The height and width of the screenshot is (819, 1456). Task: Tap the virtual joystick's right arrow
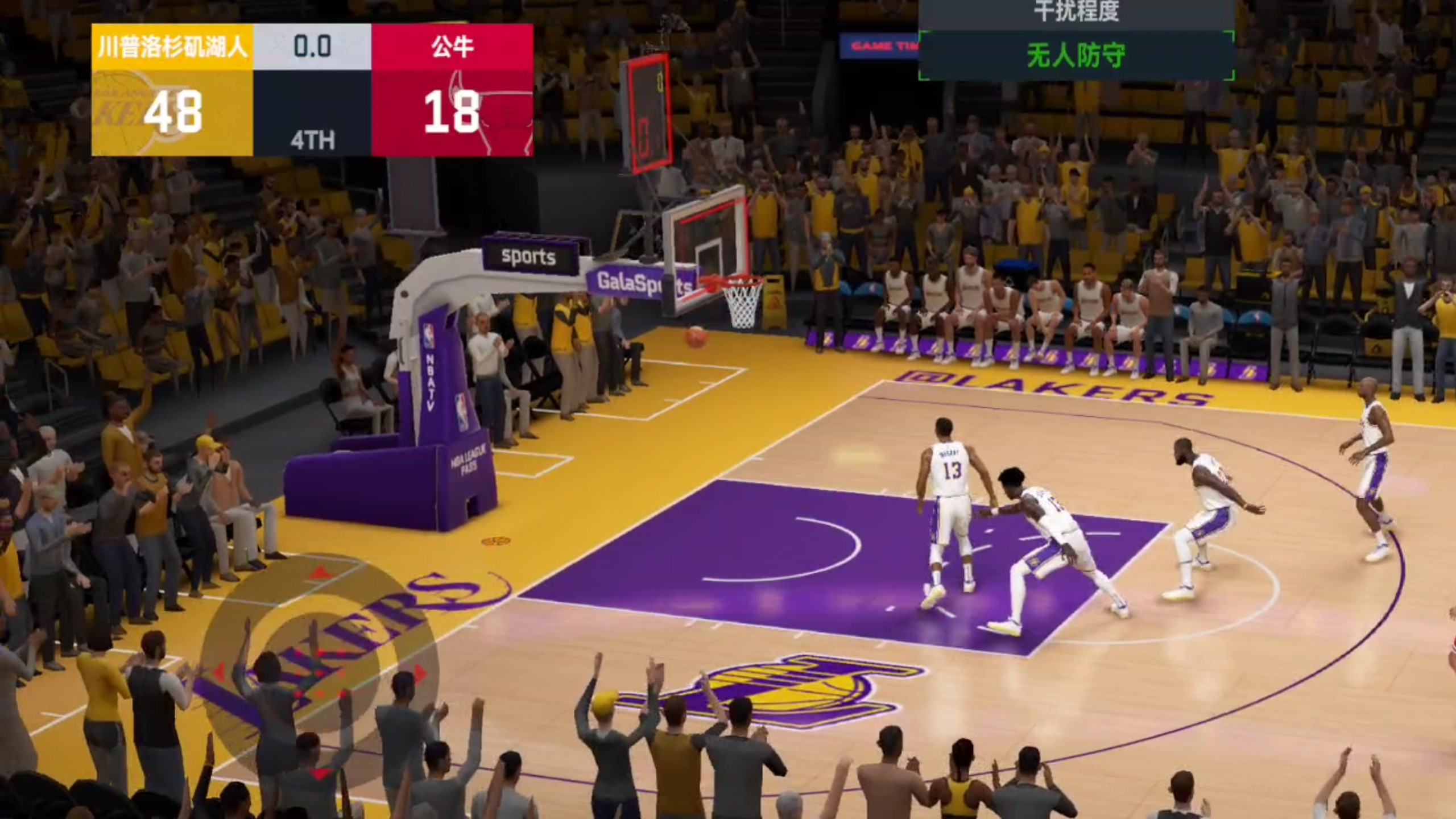[421, 673]
